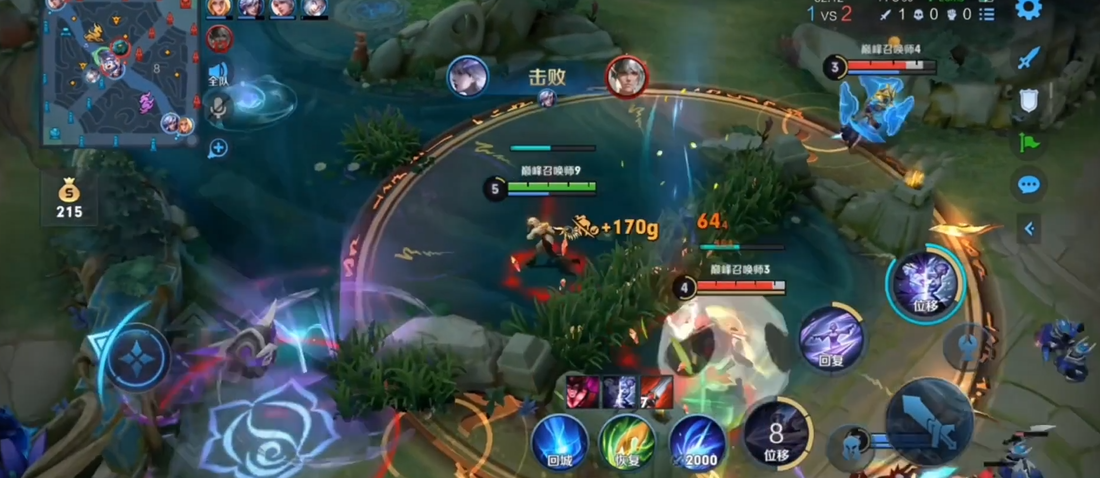Send the blue sword attack signal
This screenshot has width=1100, height=478.
click(x=1030, y=58)
